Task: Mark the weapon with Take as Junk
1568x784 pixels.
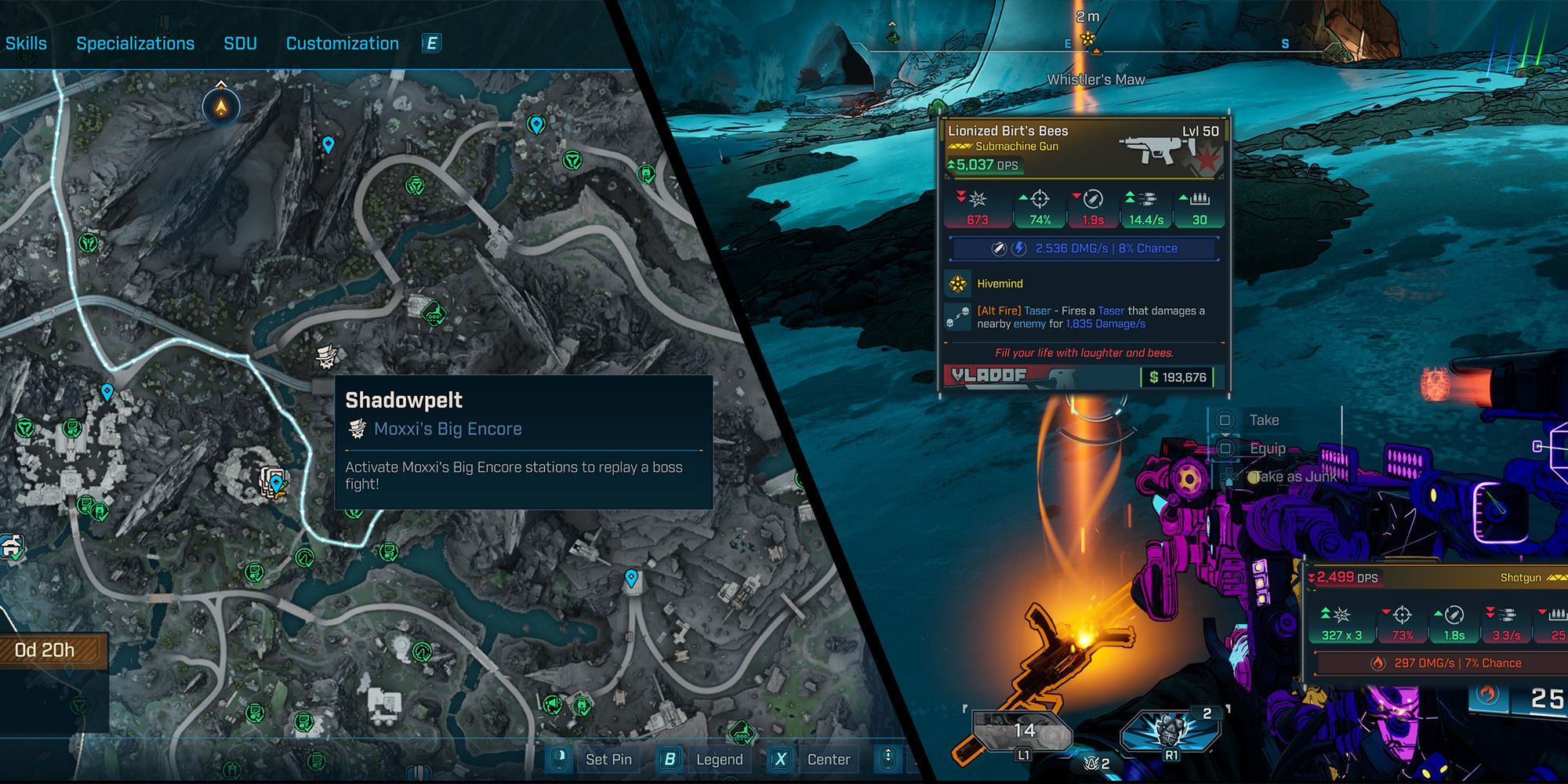Action: click(1294, 477)
